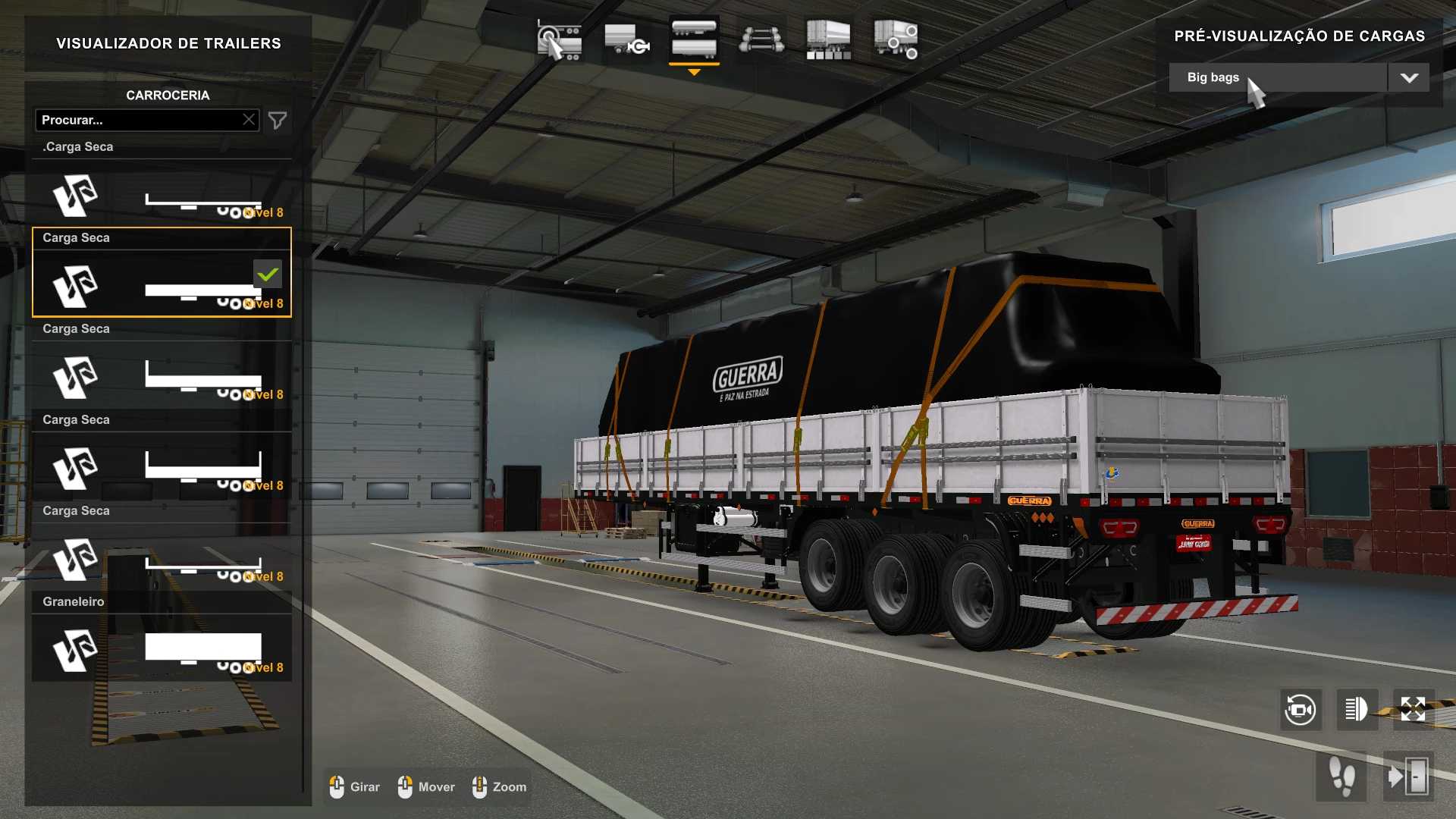
Task: Open the funnel filter options
Action: (x=278, y=121)
